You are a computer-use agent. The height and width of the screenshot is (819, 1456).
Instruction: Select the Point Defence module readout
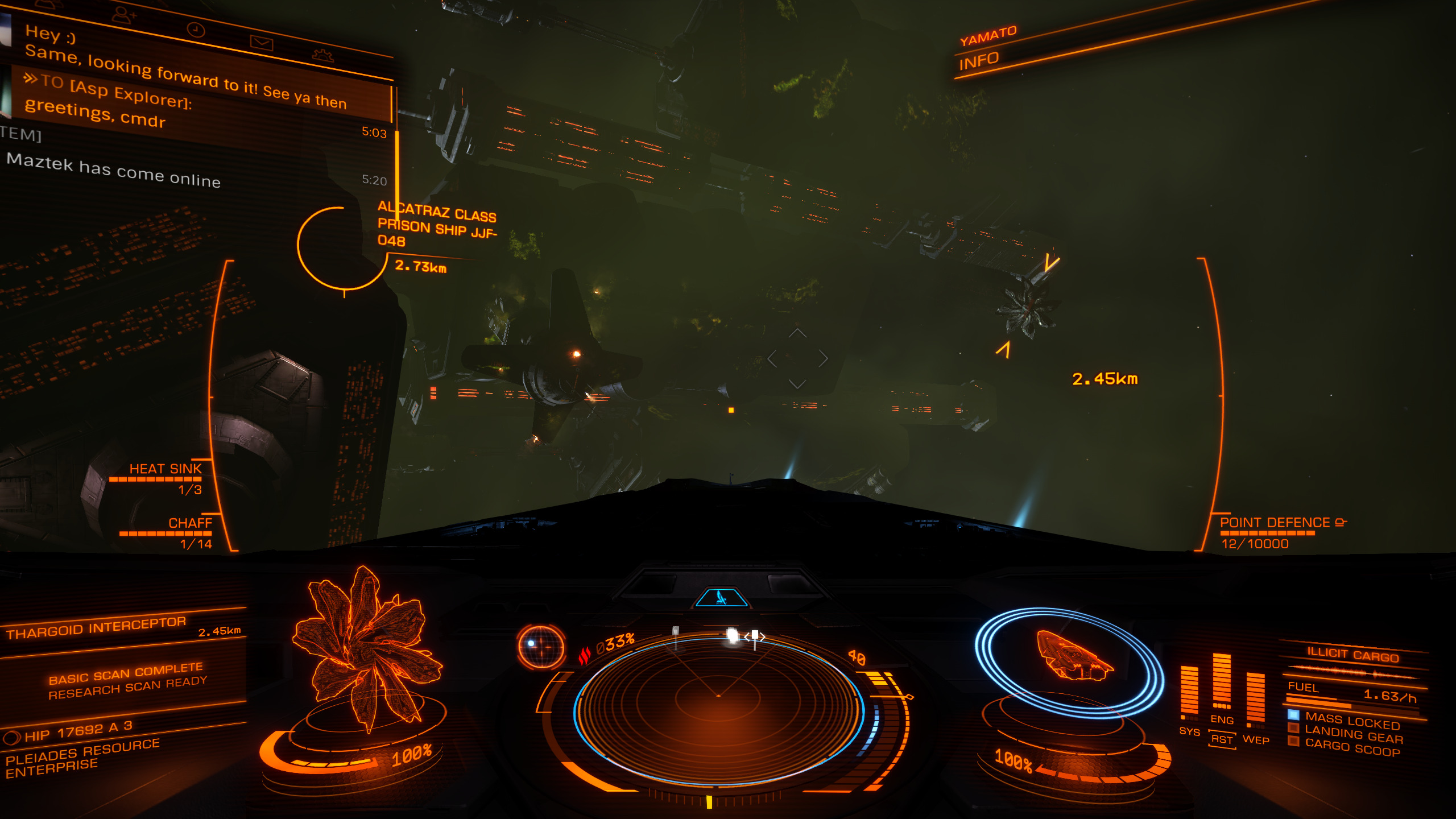pyautogui.click(x=1274, y=531)
